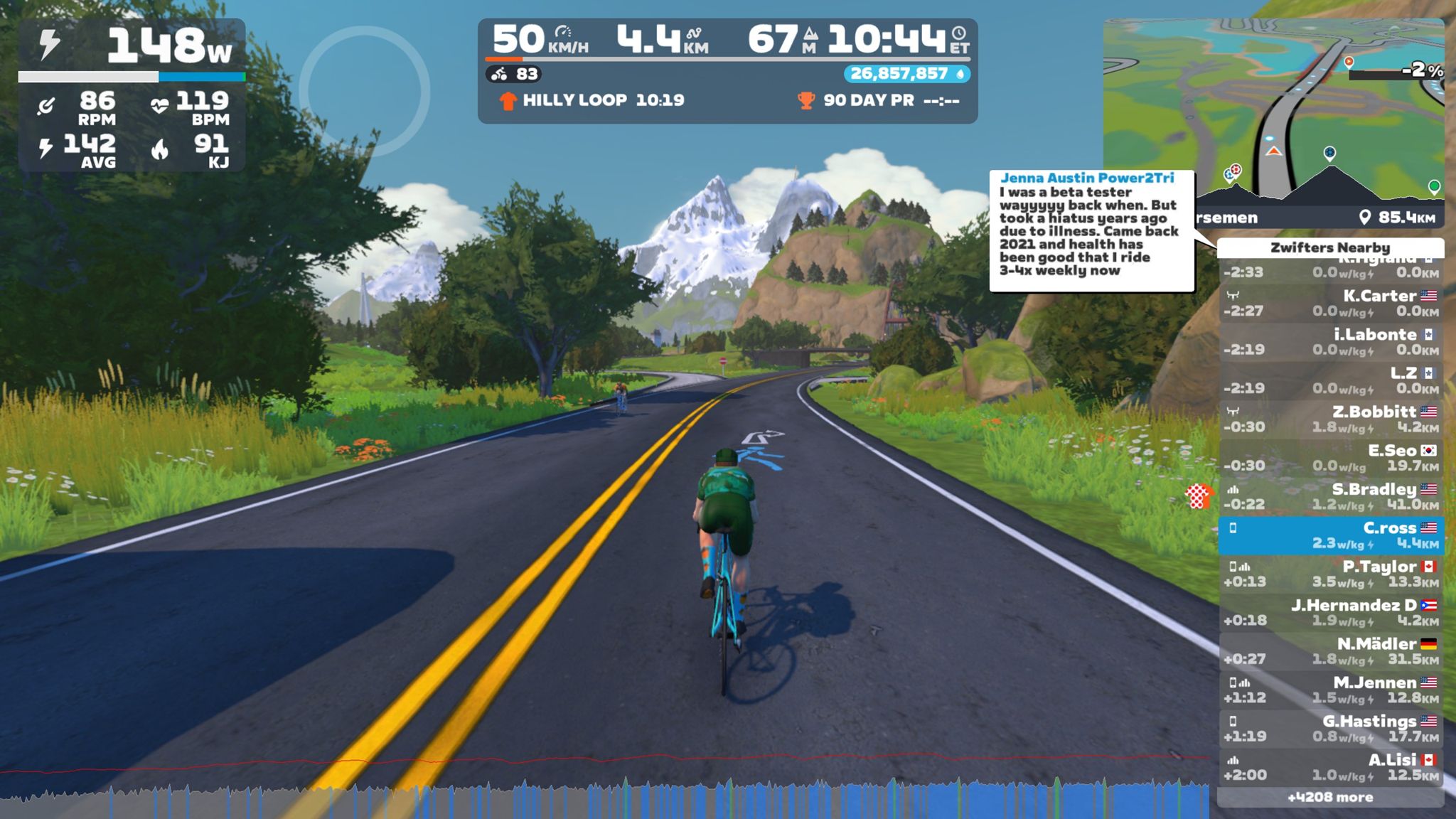Image resolution: width=1456 pixels, height=819 pixels.
Task: Pick N.Mädler from Zwifters Nearby
Action: coord(1330,651)
